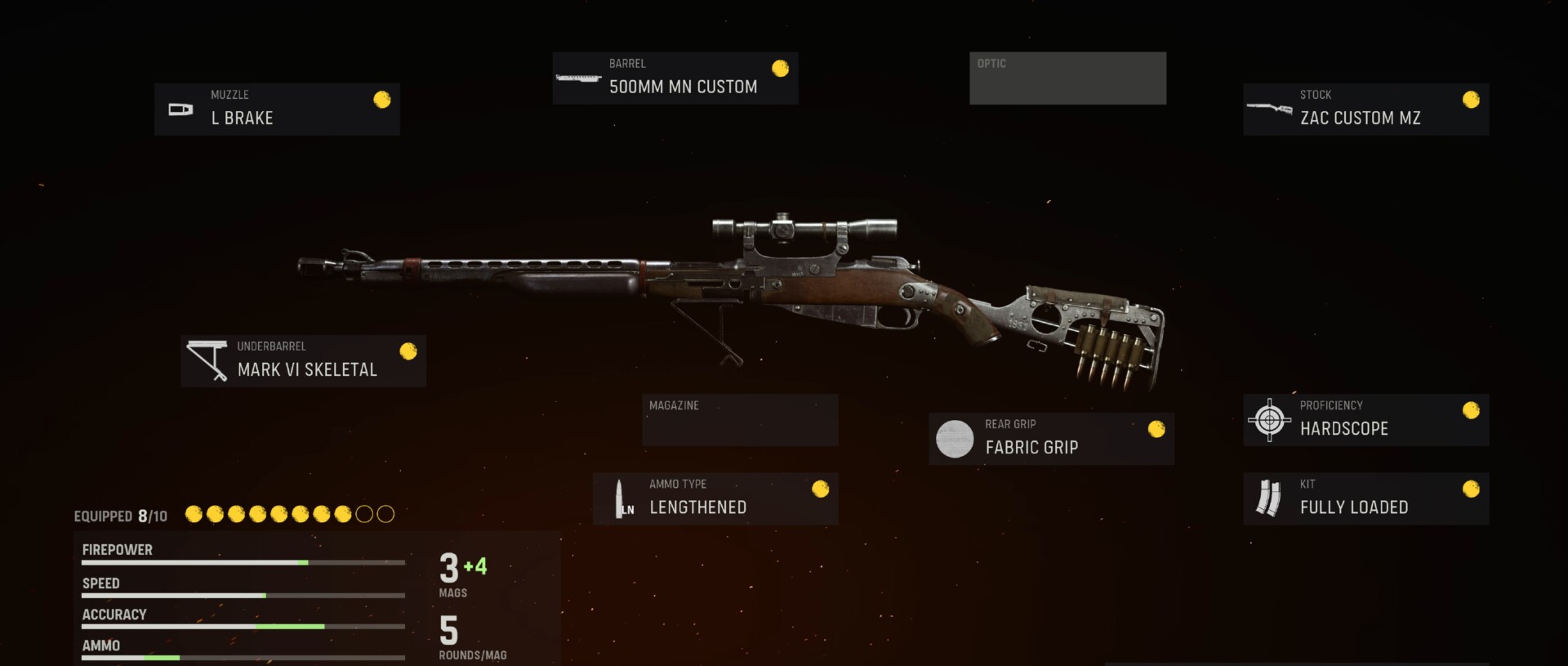
Task: Click the Fabric Grip rear grip icon
Action: 954,438
